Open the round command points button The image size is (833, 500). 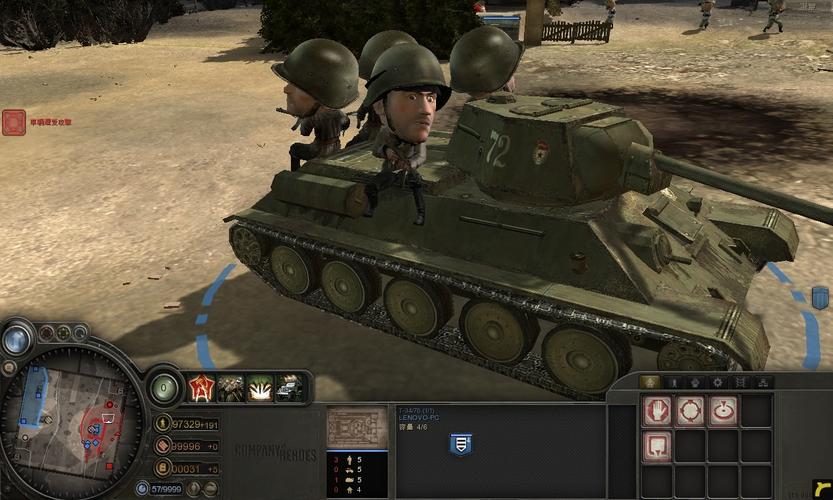click(164, 387)
